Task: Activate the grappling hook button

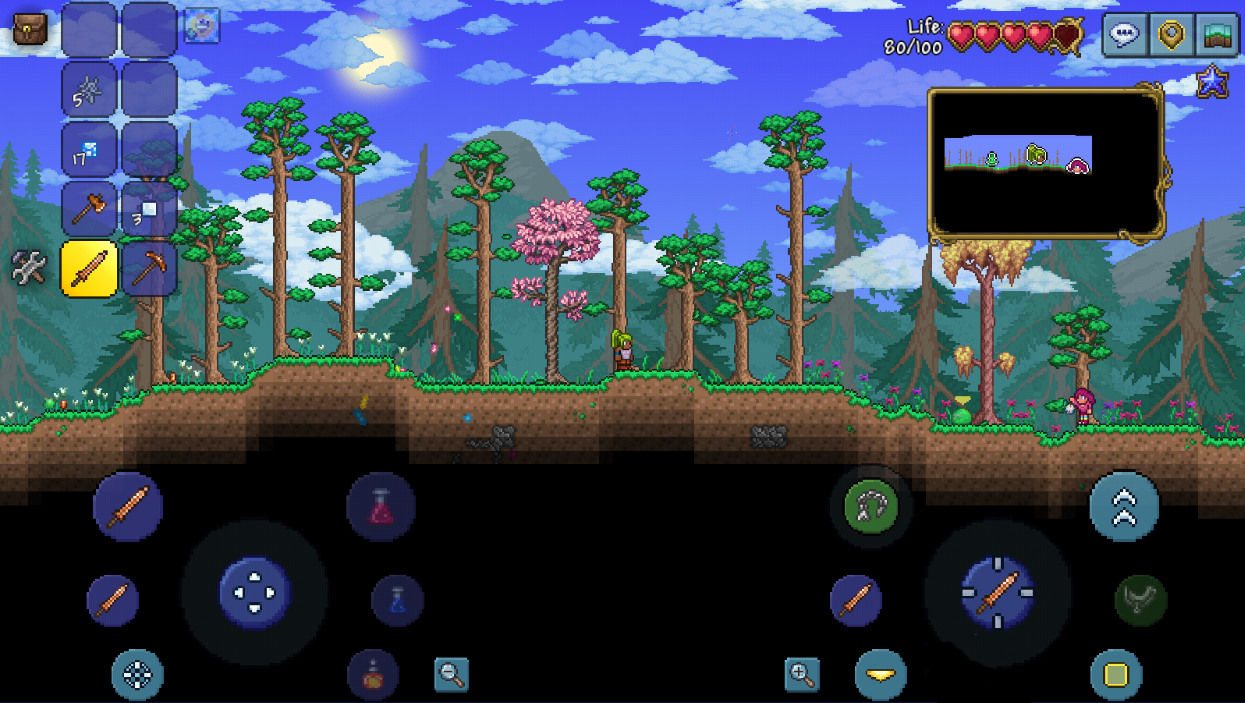Action: click(871, 506)
